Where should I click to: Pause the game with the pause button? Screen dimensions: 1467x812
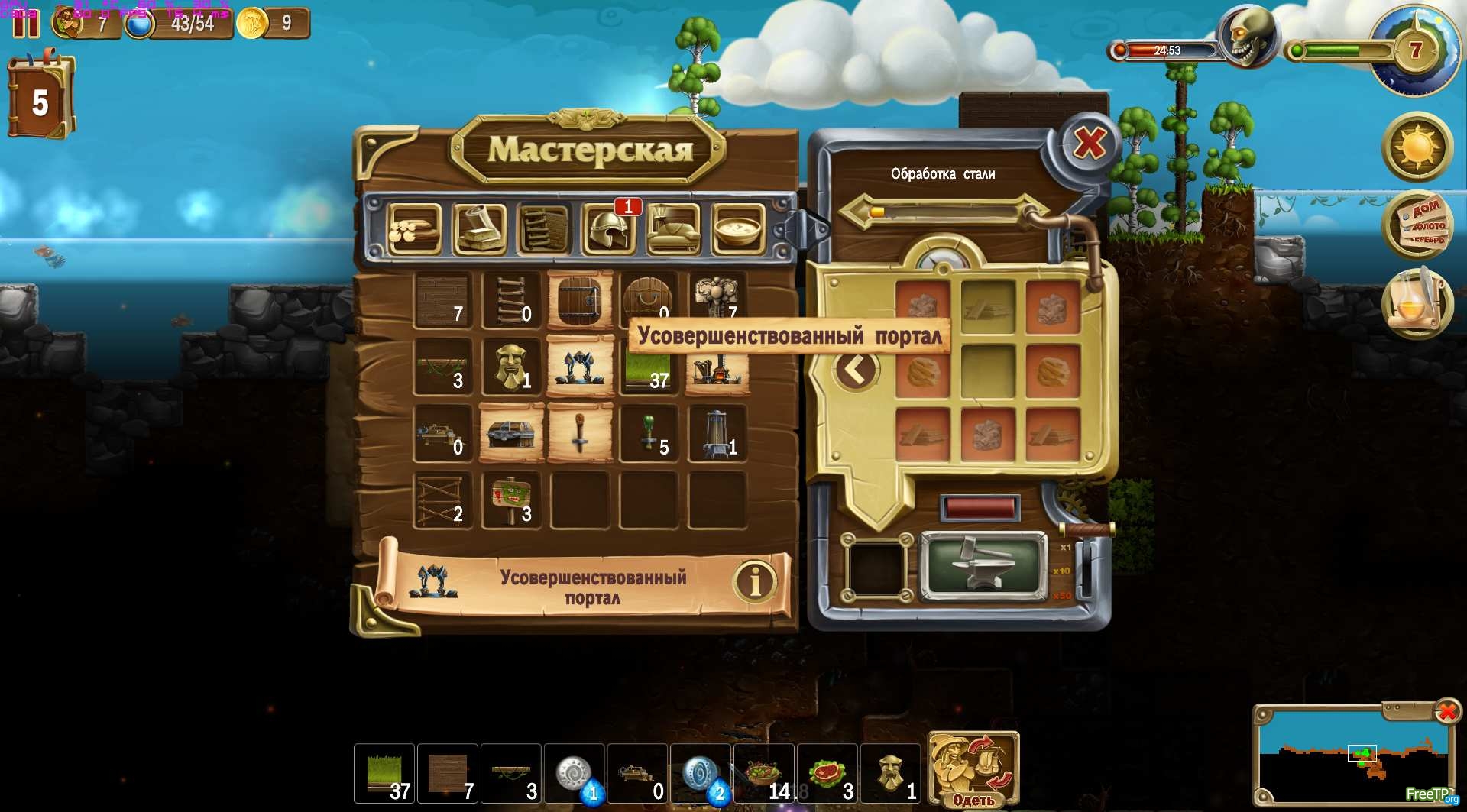click(25, 23)
